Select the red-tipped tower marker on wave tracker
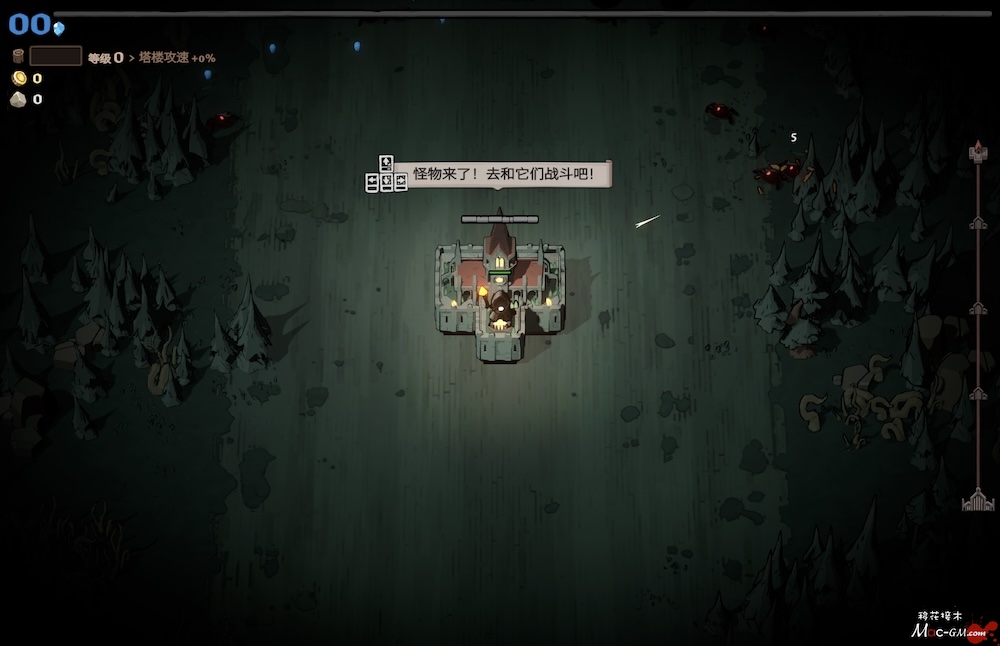The height and width of the screenshot is (646, 1000). point(978,152)
